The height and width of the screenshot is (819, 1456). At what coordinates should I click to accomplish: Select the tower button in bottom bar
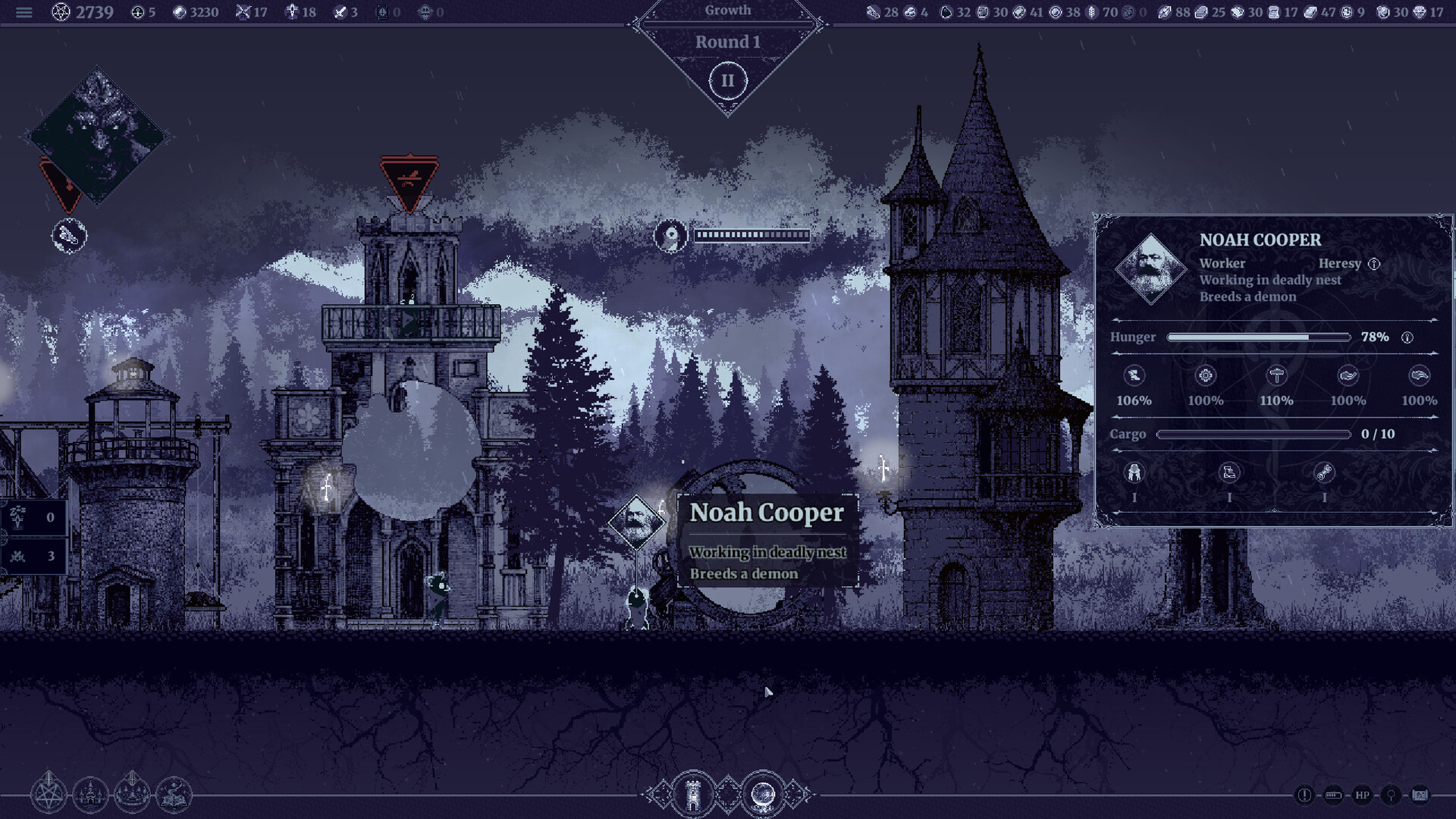[x=692, y=795]
